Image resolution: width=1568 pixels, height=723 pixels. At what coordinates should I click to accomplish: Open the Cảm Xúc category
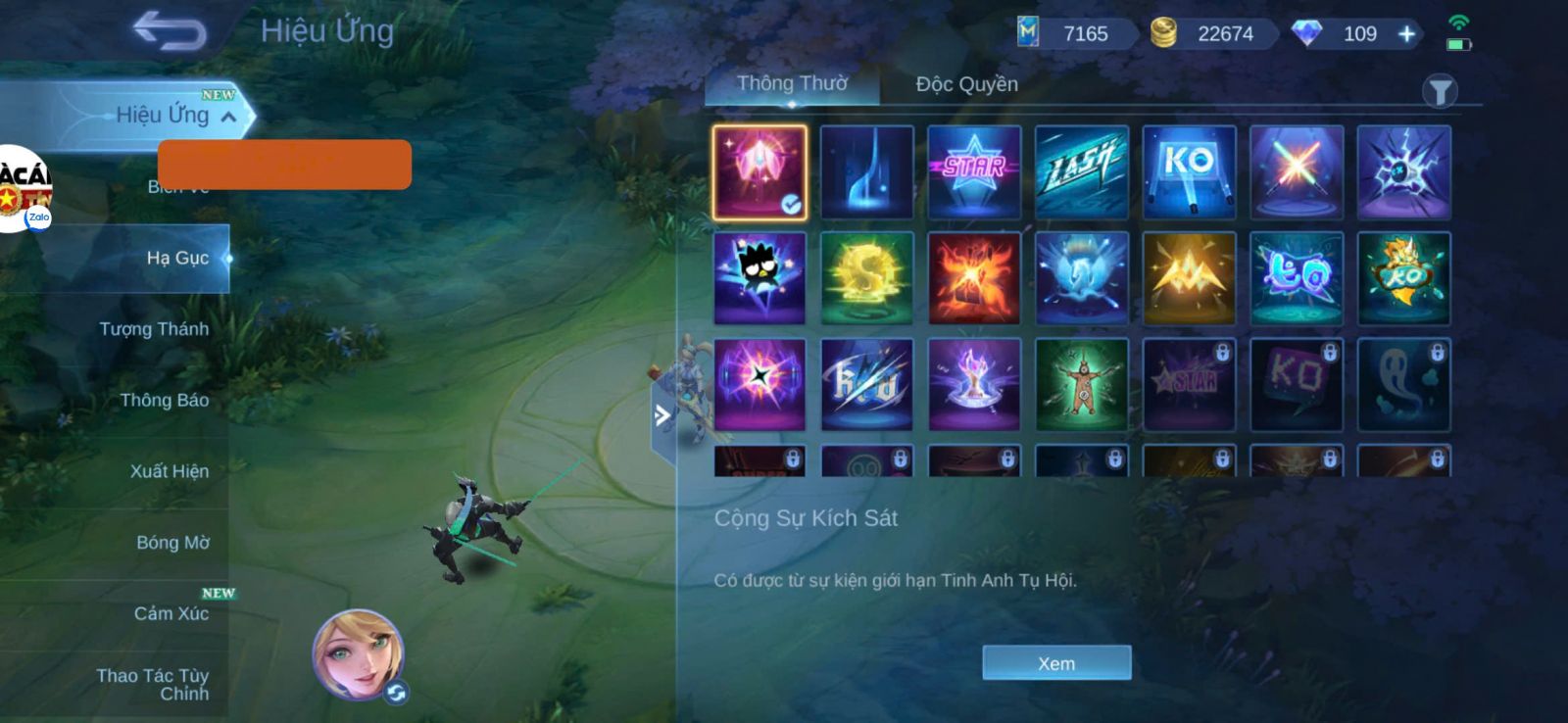[x=171, y=614]
